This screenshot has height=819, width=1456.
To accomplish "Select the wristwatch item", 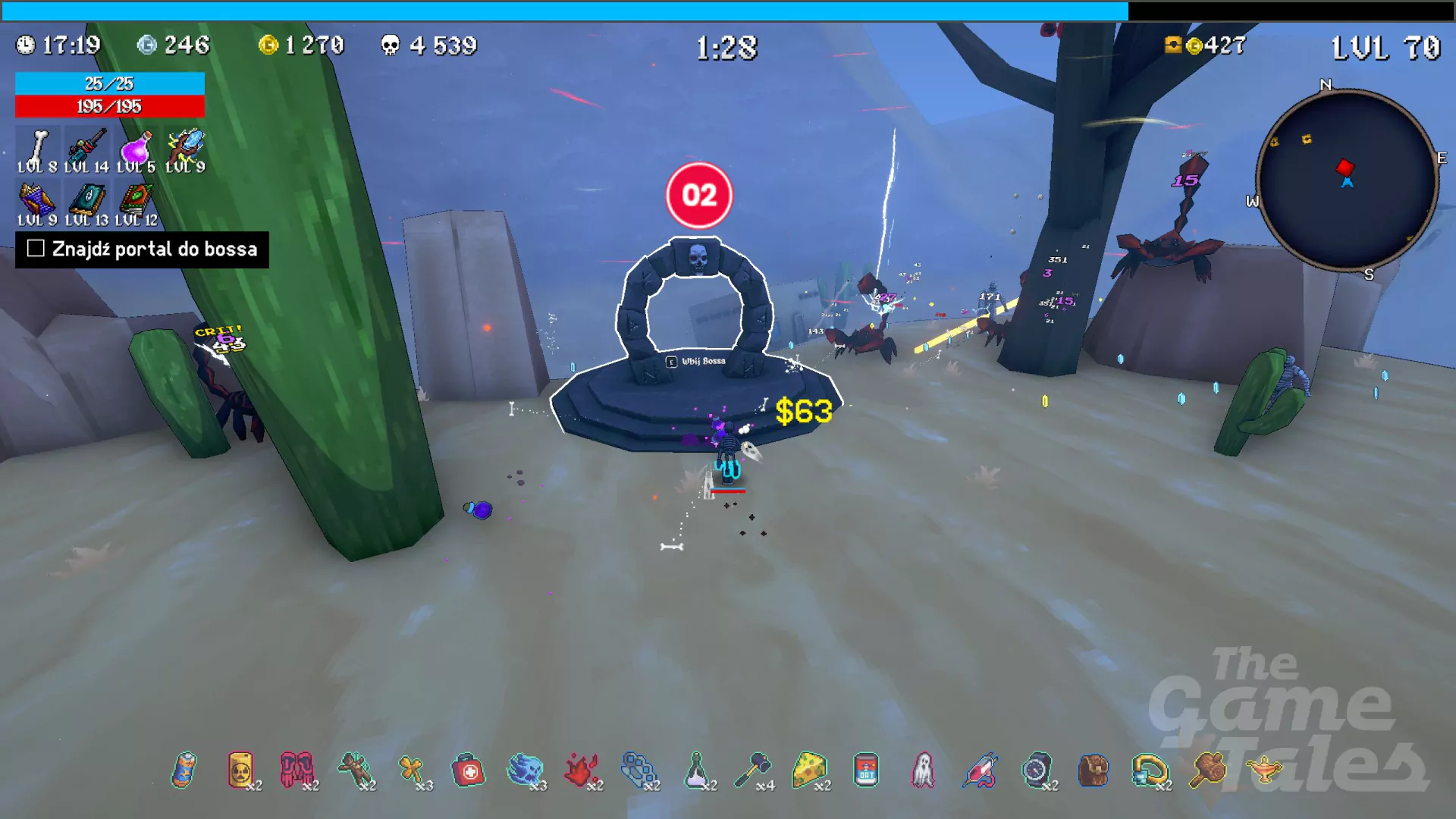I will pyautogui.click(x=1037, y=770).
